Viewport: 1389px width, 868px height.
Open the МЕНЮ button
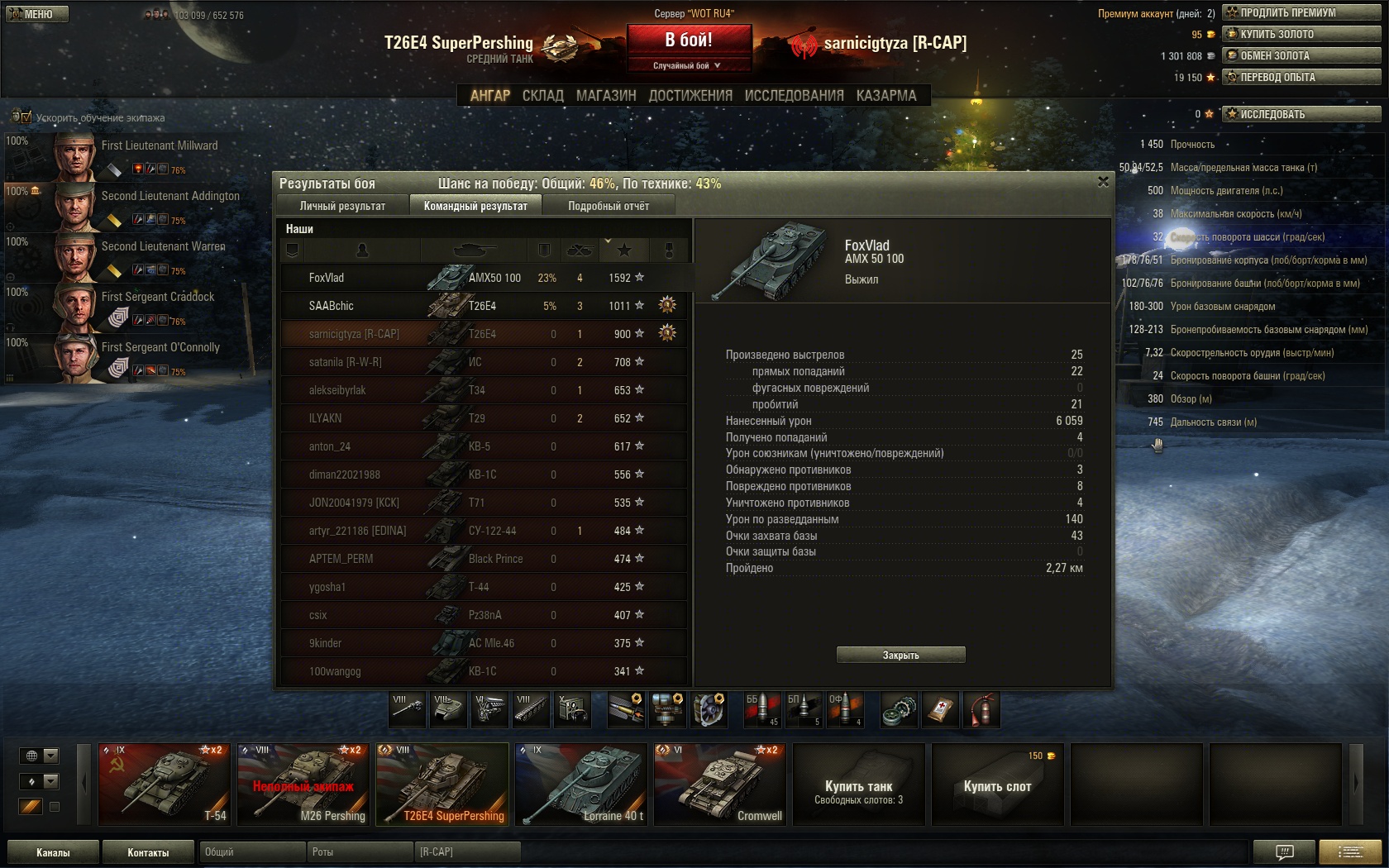37,14
